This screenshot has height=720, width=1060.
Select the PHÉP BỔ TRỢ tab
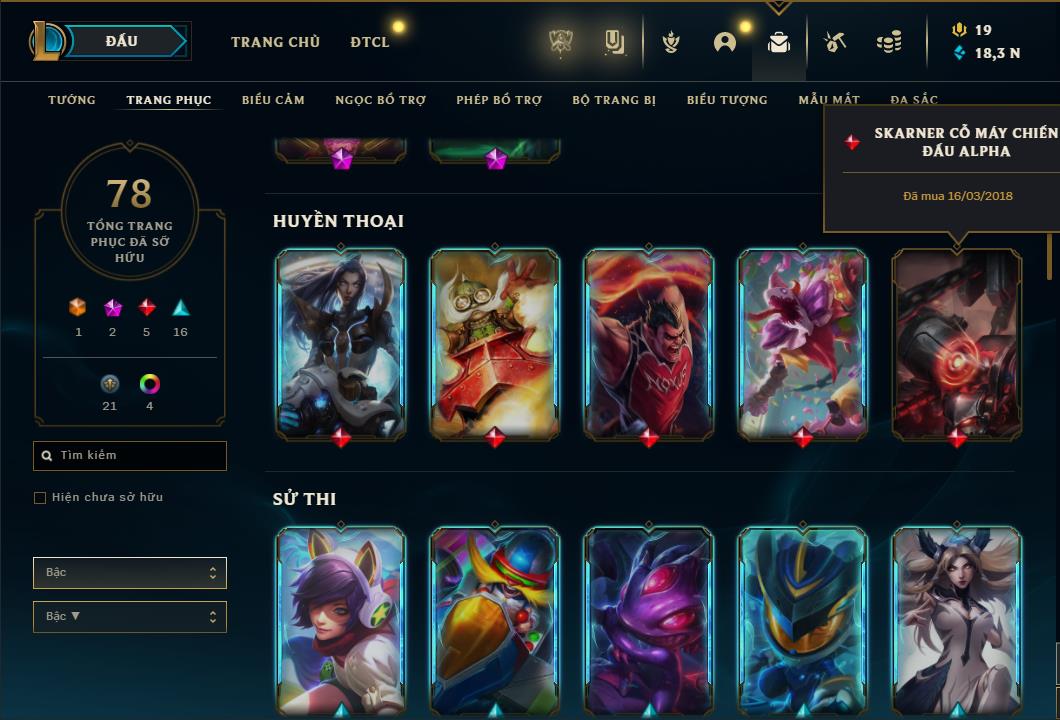[x=499, y=100]
